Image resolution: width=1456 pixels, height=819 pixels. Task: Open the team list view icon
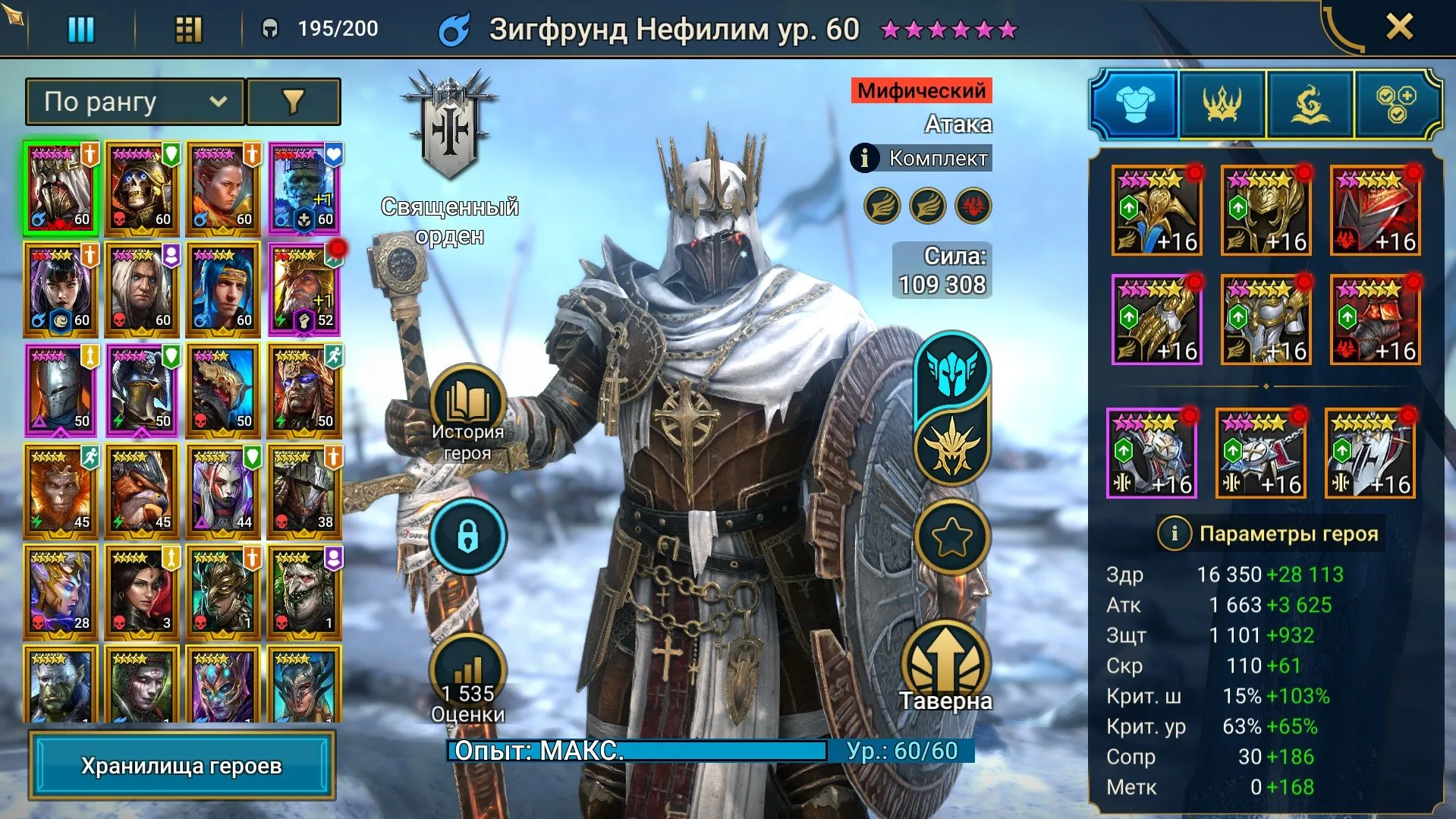coord(81,30)
